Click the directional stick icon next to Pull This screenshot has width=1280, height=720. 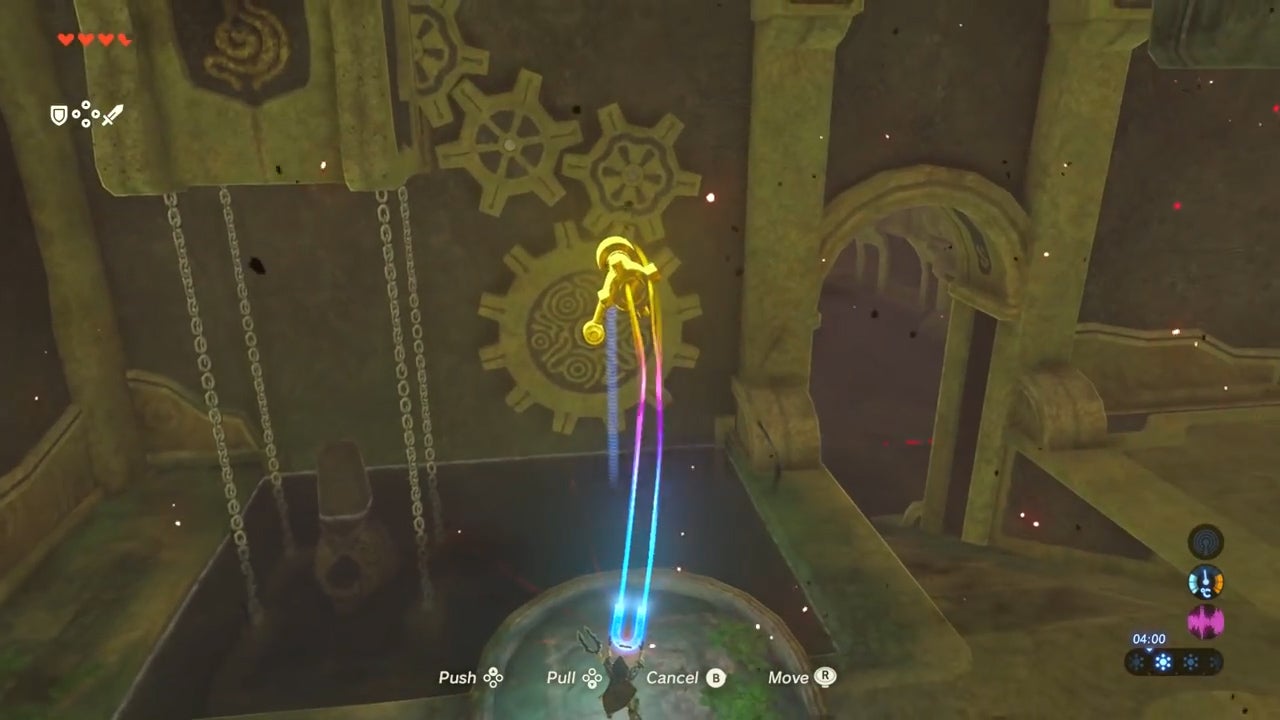592,677
